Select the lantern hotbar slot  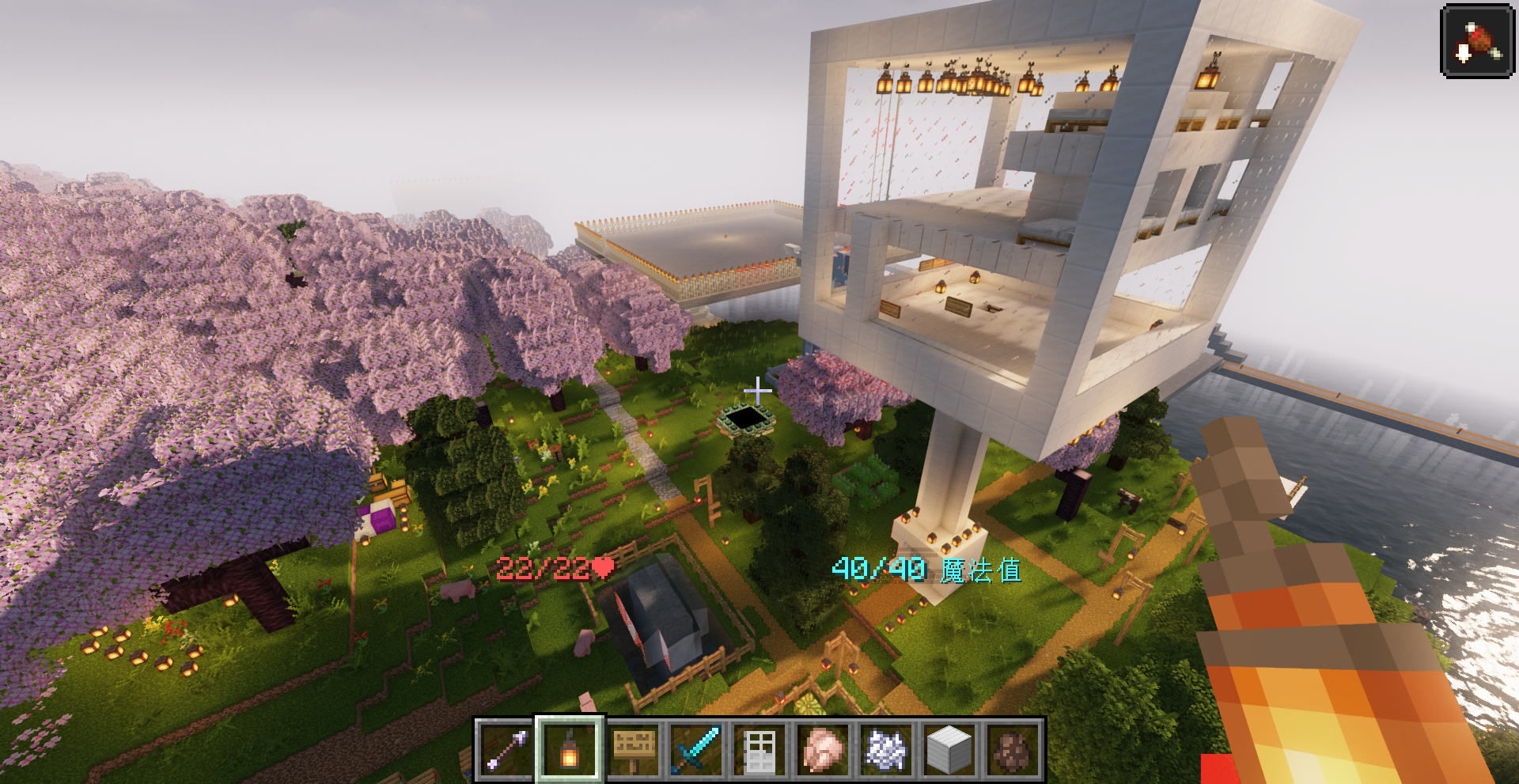[x=570, y=749]
